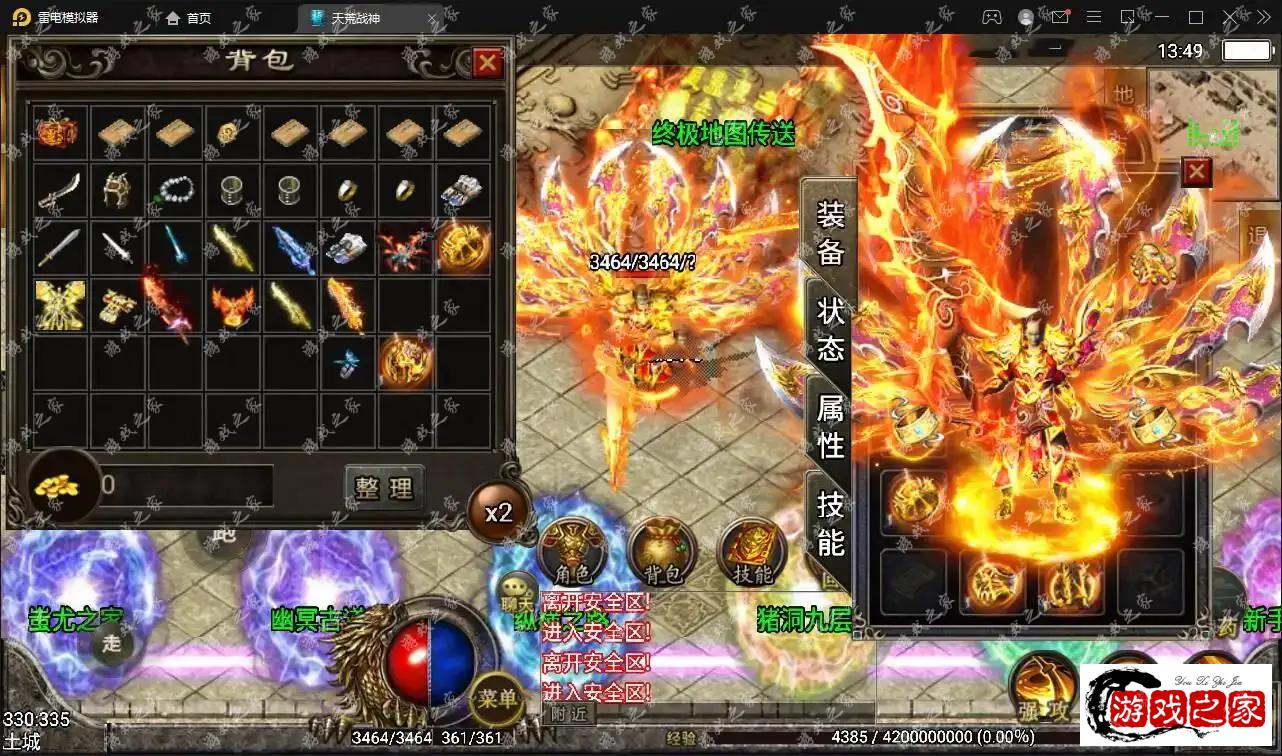
Task: Open the 状态 status tab
Action: point(831,328)
